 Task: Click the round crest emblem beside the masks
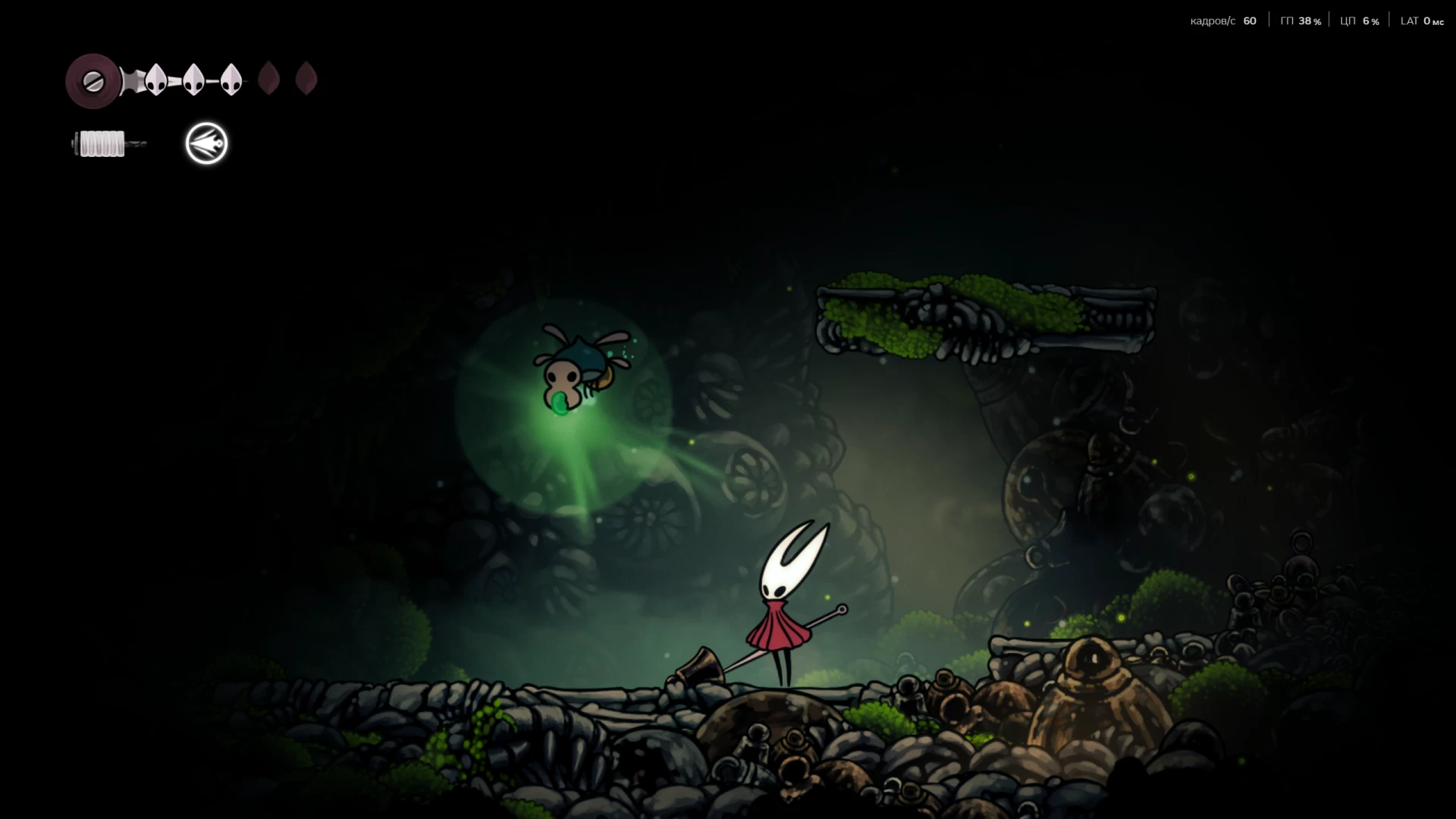coord(93,81)
